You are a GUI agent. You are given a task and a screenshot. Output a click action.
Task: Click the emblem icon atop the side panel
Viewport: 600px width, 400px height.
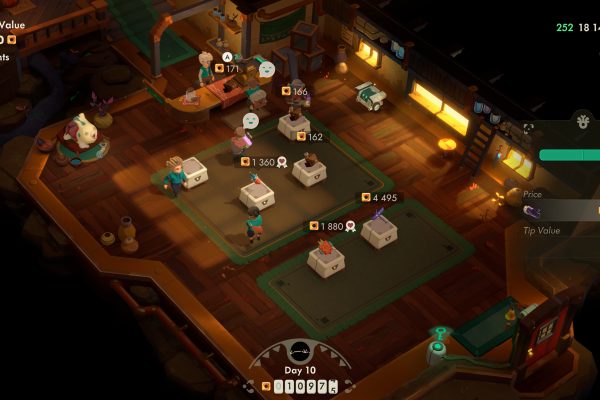click(584, 122)
